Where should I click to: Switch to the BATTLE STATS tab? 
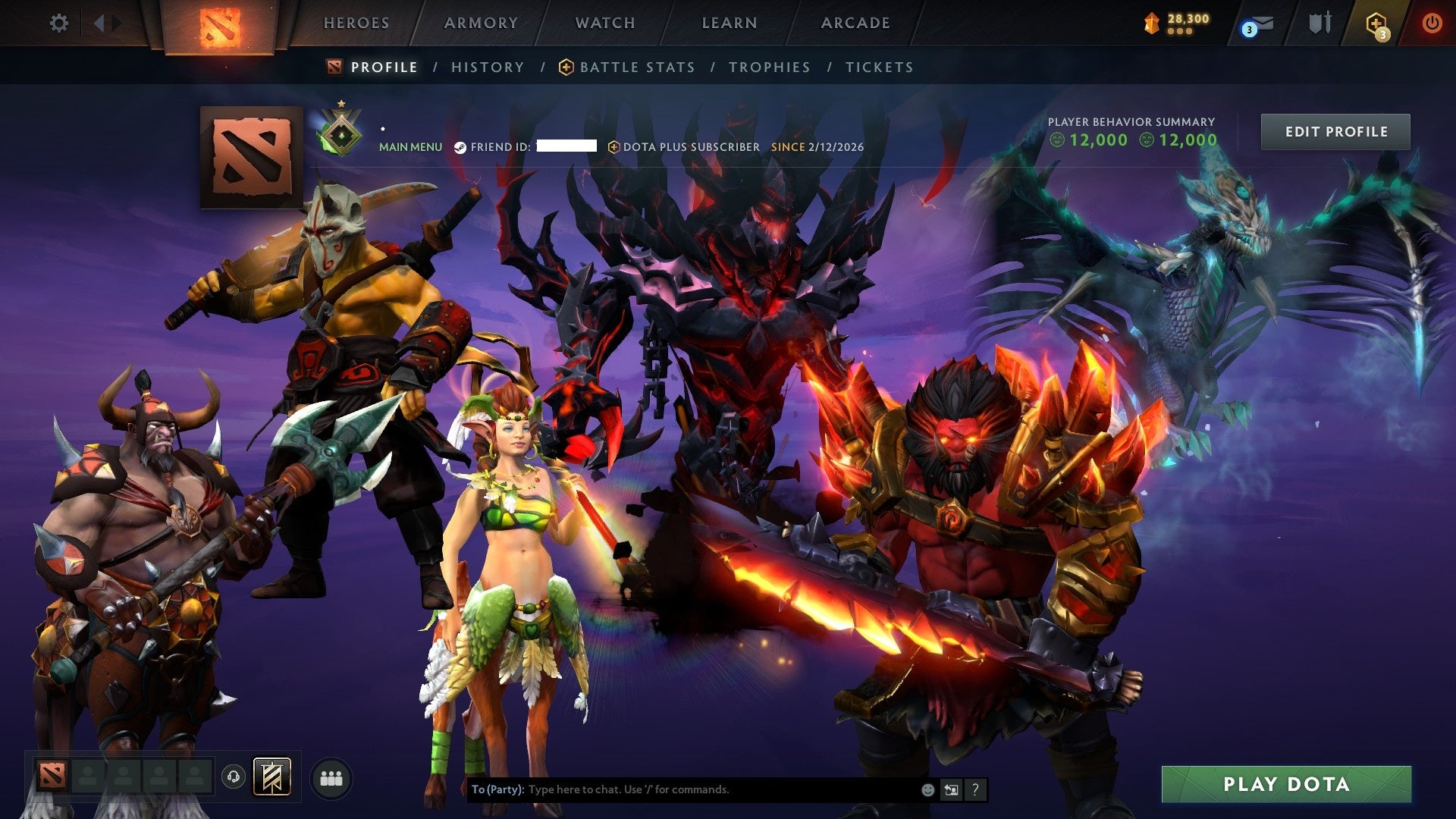click(x=635, y=67)
